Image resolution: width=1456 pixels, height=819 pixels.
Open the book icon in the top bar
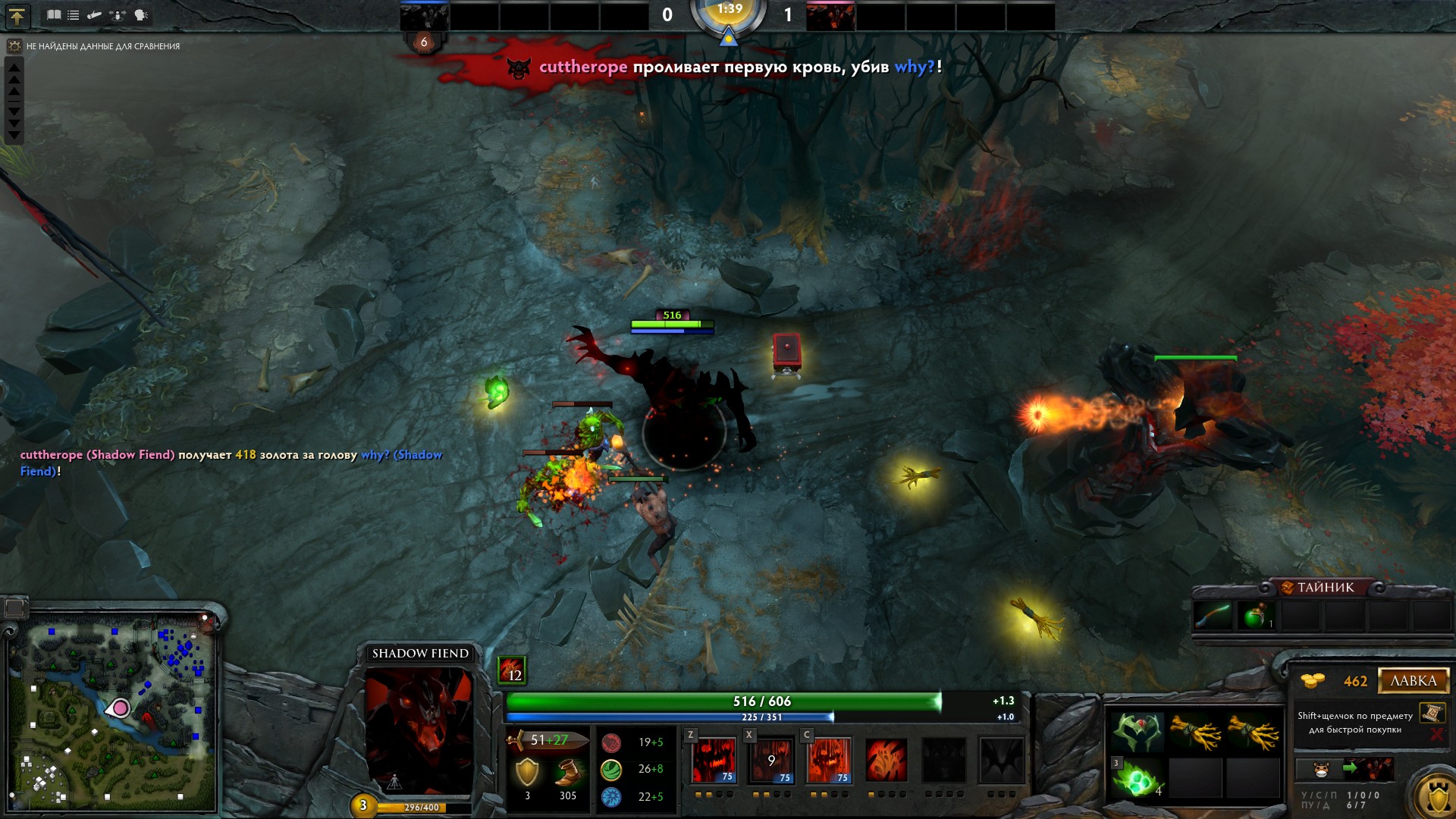click(x=54, y=15)
